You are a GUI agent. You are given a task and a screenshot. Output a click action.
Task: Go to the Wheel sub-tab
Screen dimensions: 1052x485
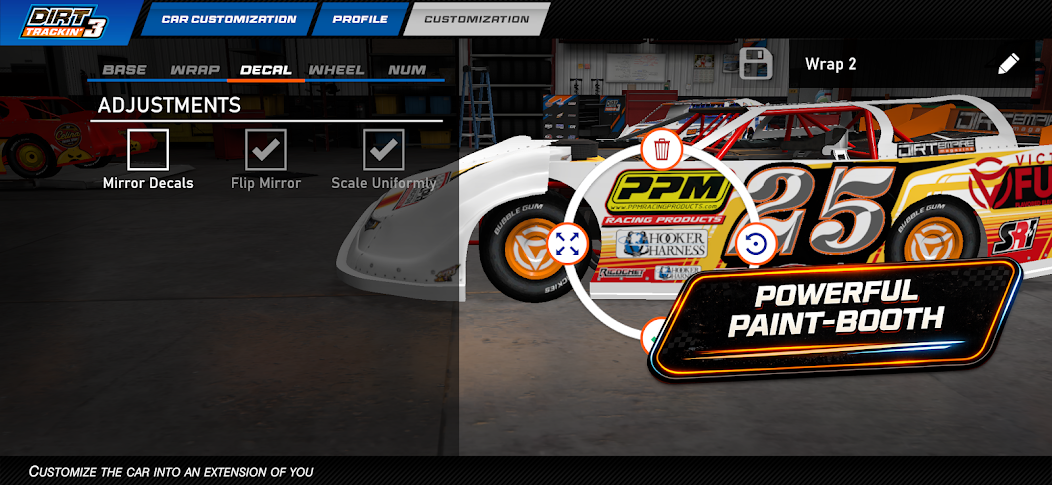[x=336, y=70]
